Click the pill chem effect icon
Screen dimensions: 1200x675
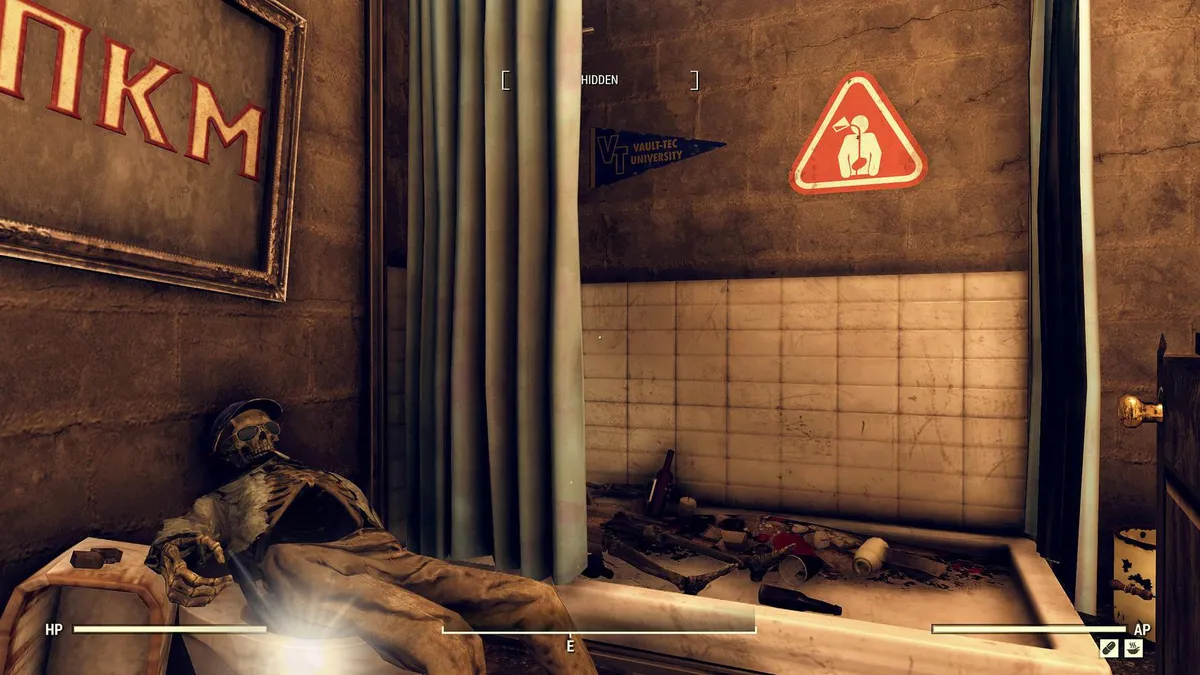coord(1109,648)
